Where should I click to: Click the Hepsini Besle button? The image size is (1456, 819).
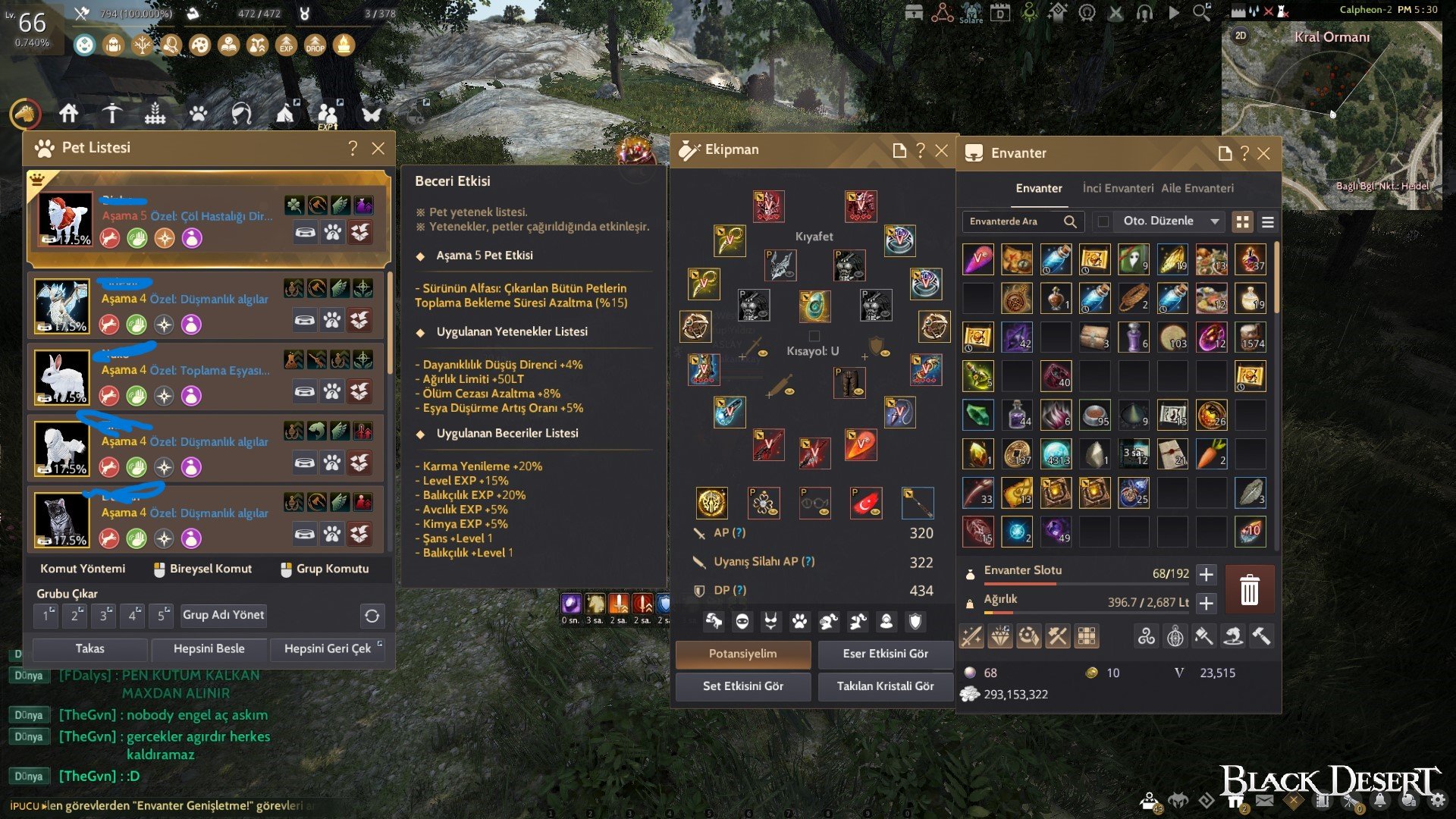point(209,648)
